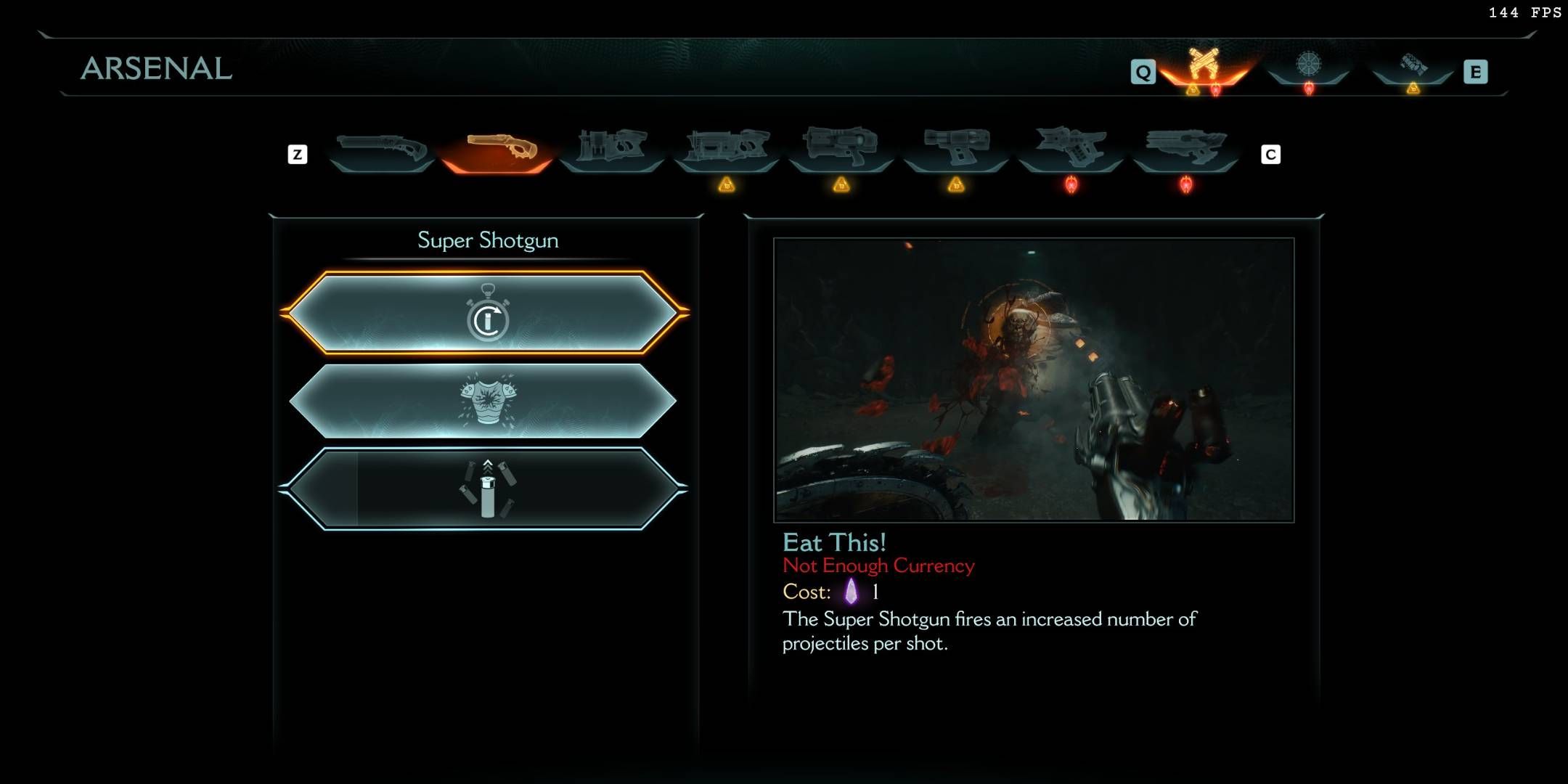Click the purple crystal icon beside Cost

pos(853,592)
